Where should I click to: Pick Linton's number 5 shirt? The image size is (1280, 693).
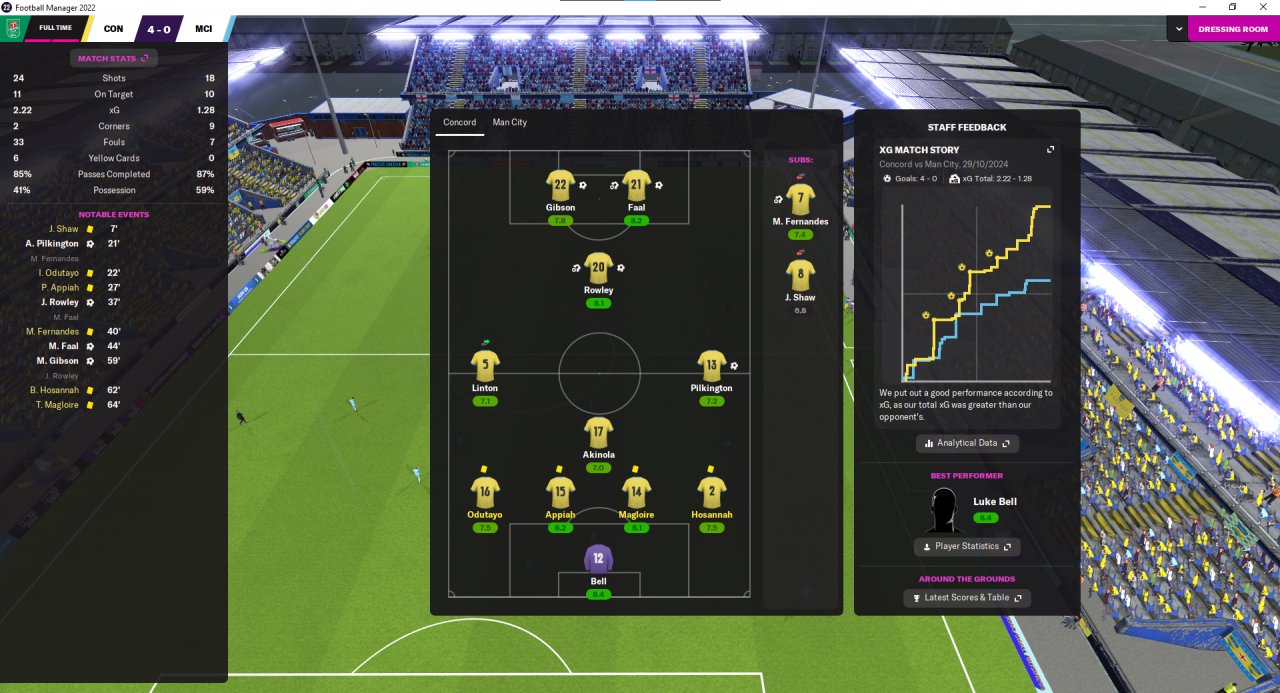coord(485,365)
